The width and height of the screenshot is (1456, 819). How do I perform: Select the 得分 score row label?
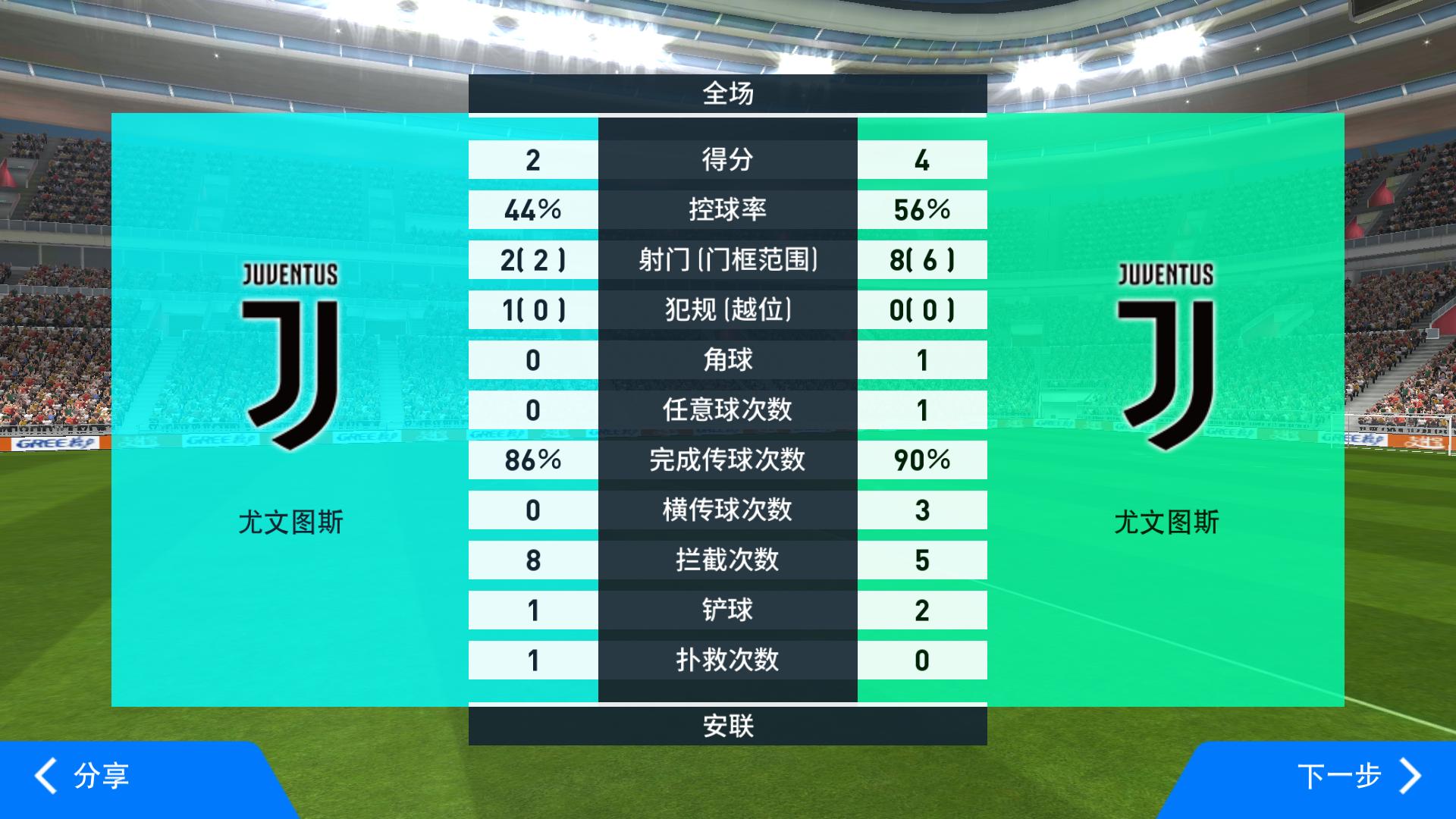pos(726,159)
